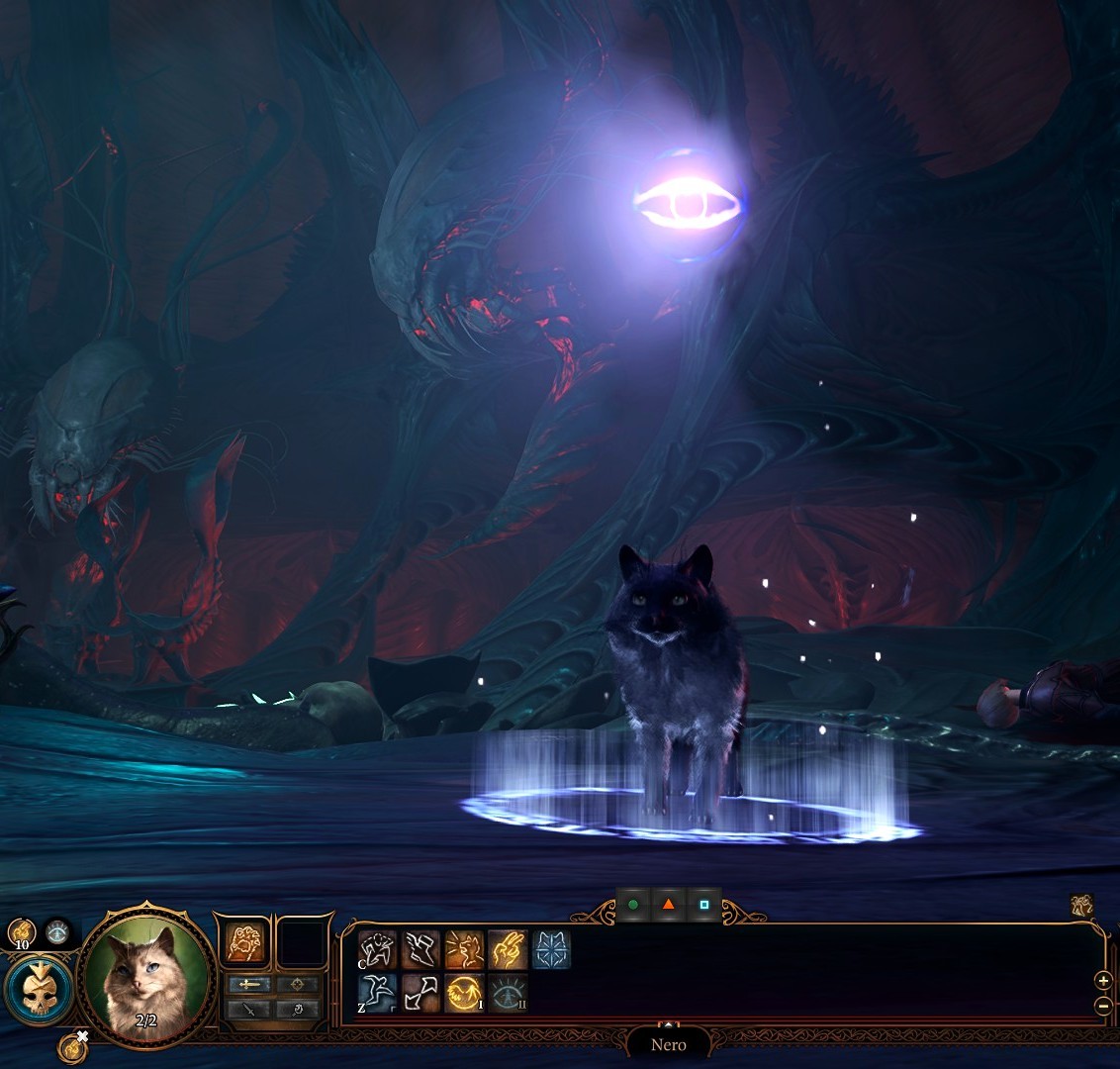Select the blue cat-face ability icon
Image resolution: width=1120 pixels, height=1069 pixels.
[x=551, y=950]
